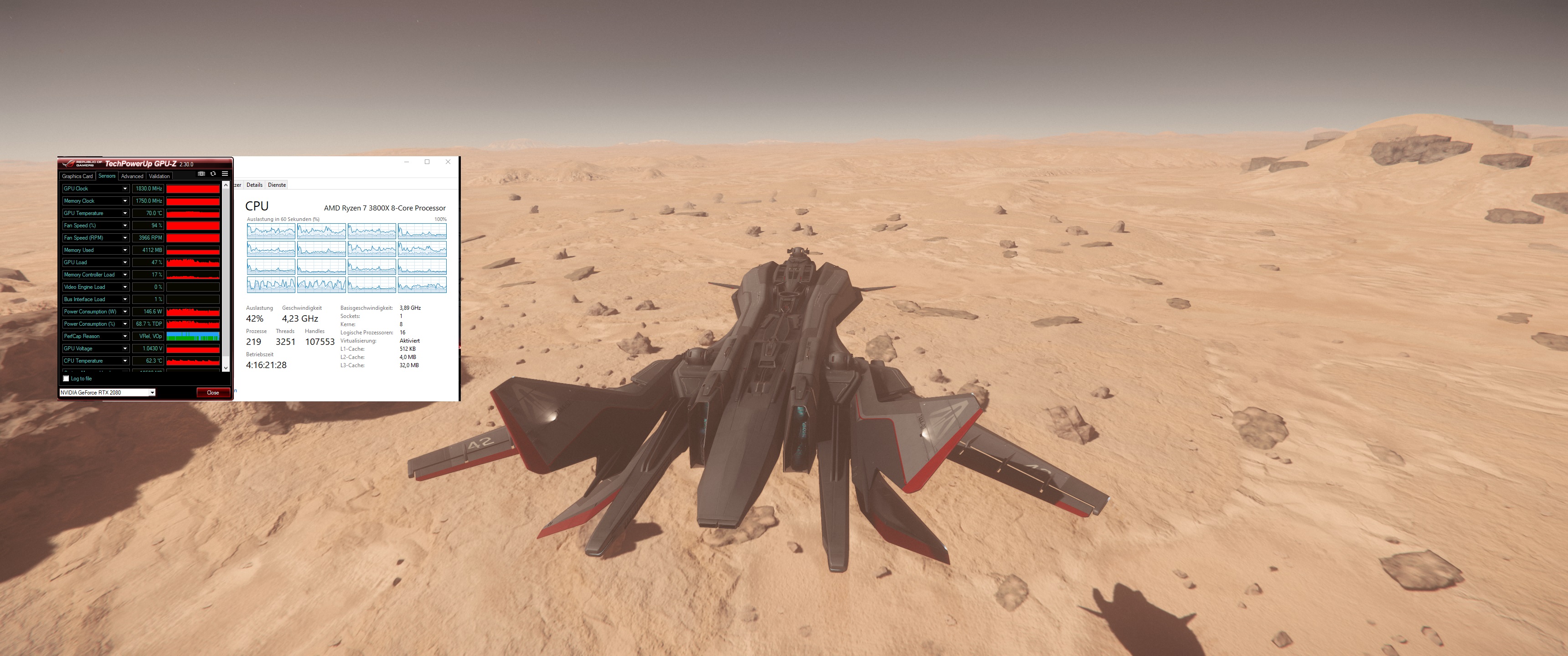Open the GPU Voltage sensor dropdown

125,348
